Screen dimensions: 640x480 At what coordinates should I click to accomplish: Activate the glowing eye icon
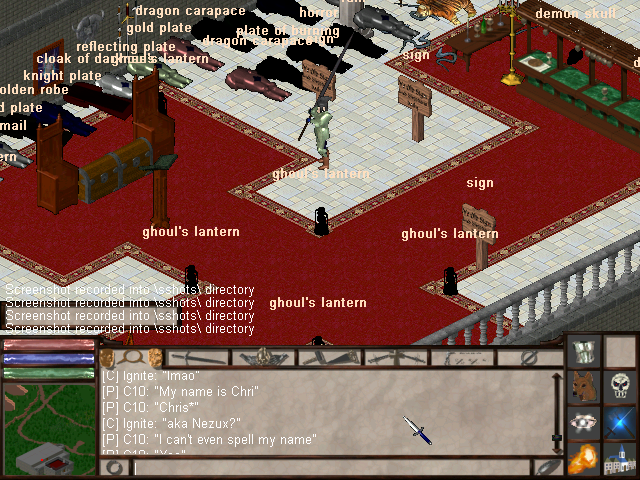(x=584, y=424)
